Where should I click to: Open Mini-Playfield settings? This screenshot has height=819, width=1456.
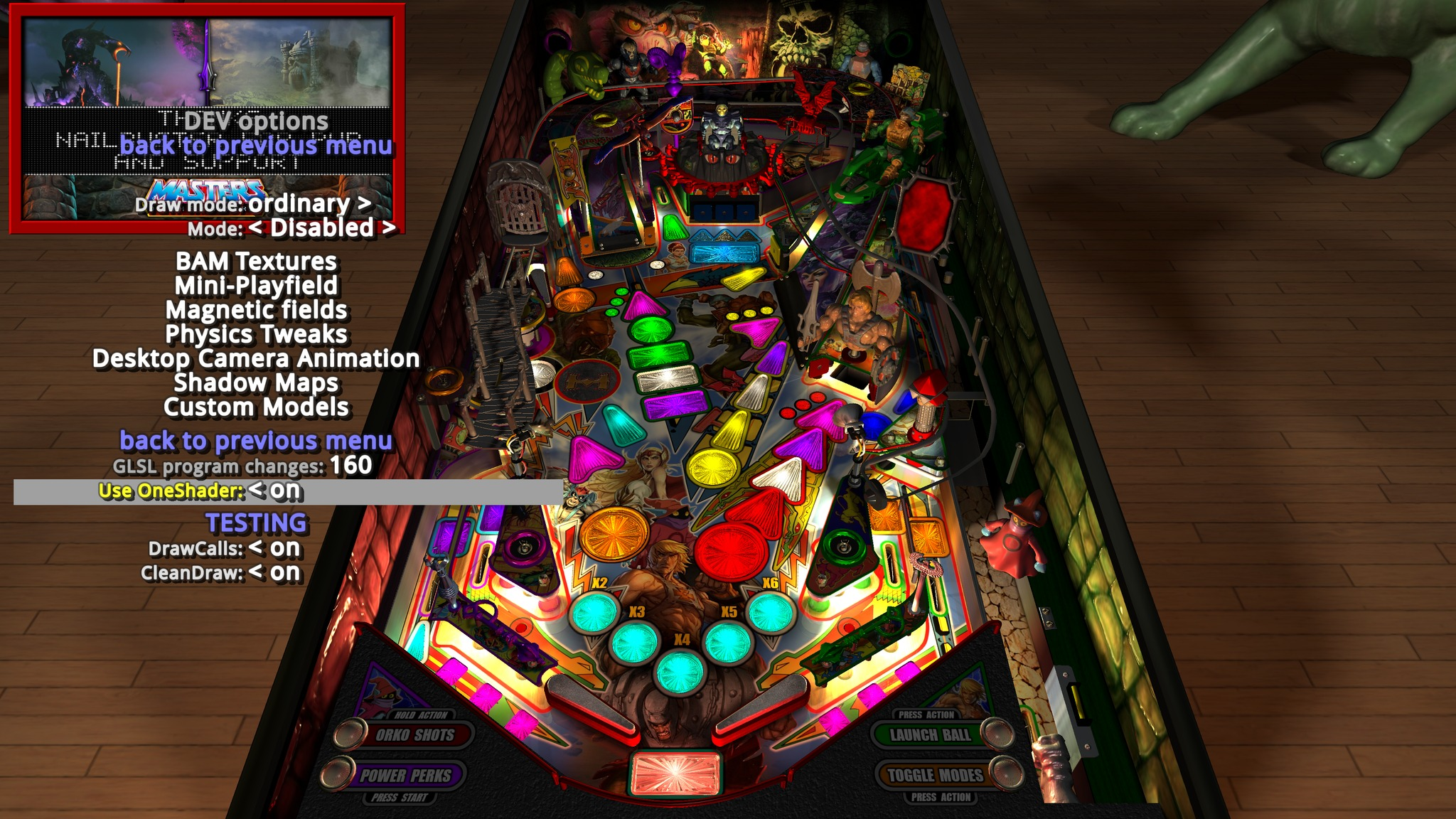tap(255, 286)
